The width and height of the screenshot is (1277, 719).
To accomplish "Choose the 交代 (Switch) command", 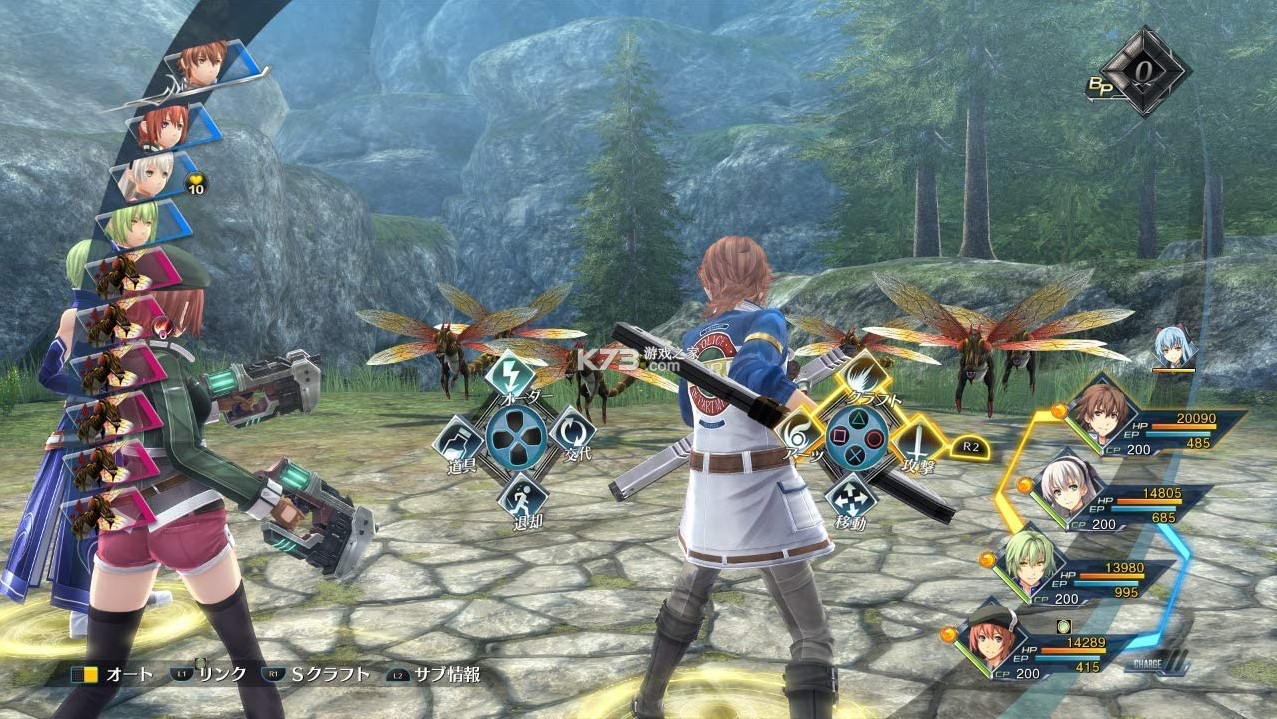I will coord(572,432).
